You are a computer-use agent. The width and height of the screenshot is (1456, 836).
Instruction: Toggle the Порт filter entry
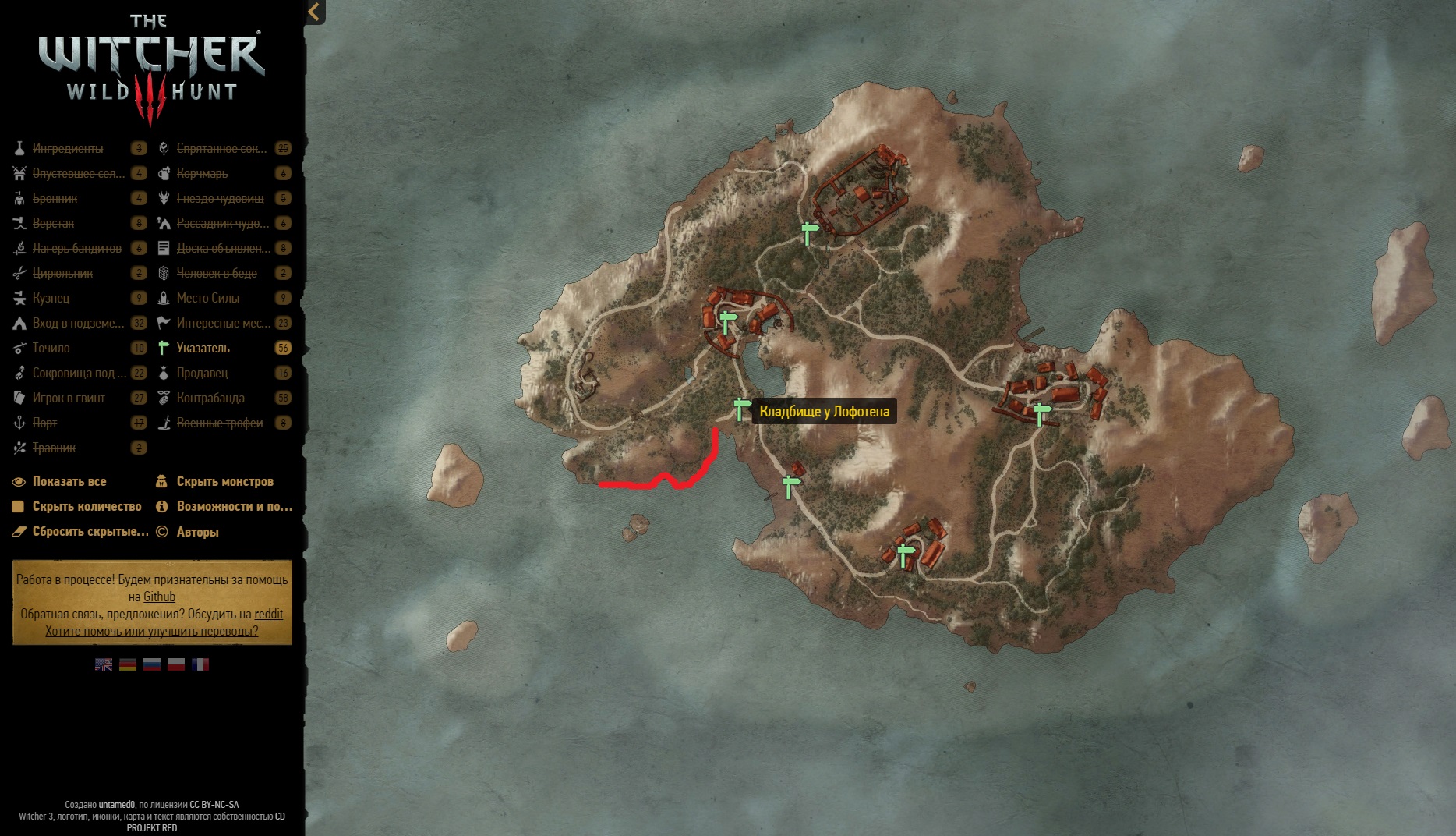click(45, 423)
